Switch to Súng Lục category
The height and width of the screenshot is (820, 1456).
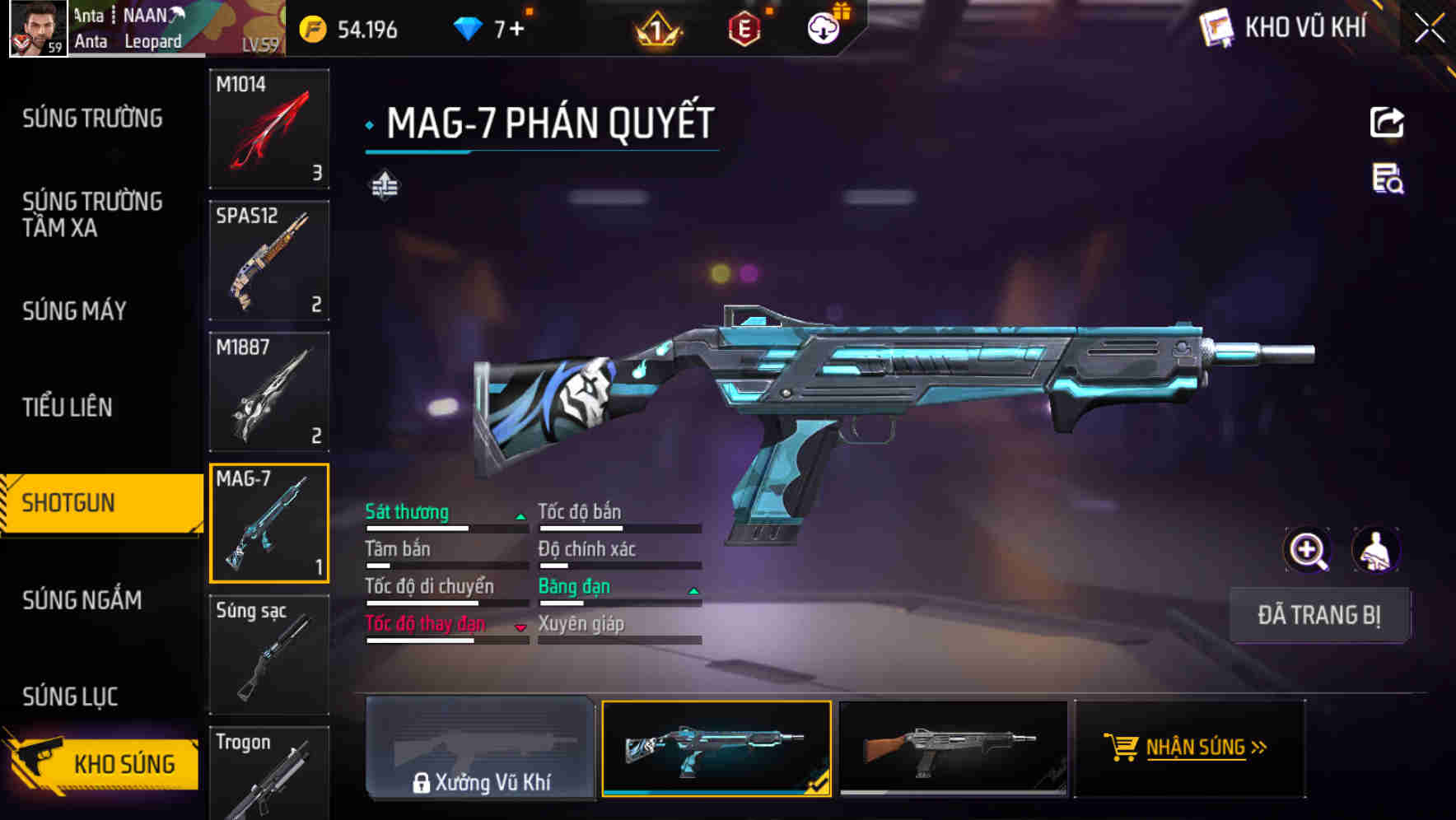70,697
